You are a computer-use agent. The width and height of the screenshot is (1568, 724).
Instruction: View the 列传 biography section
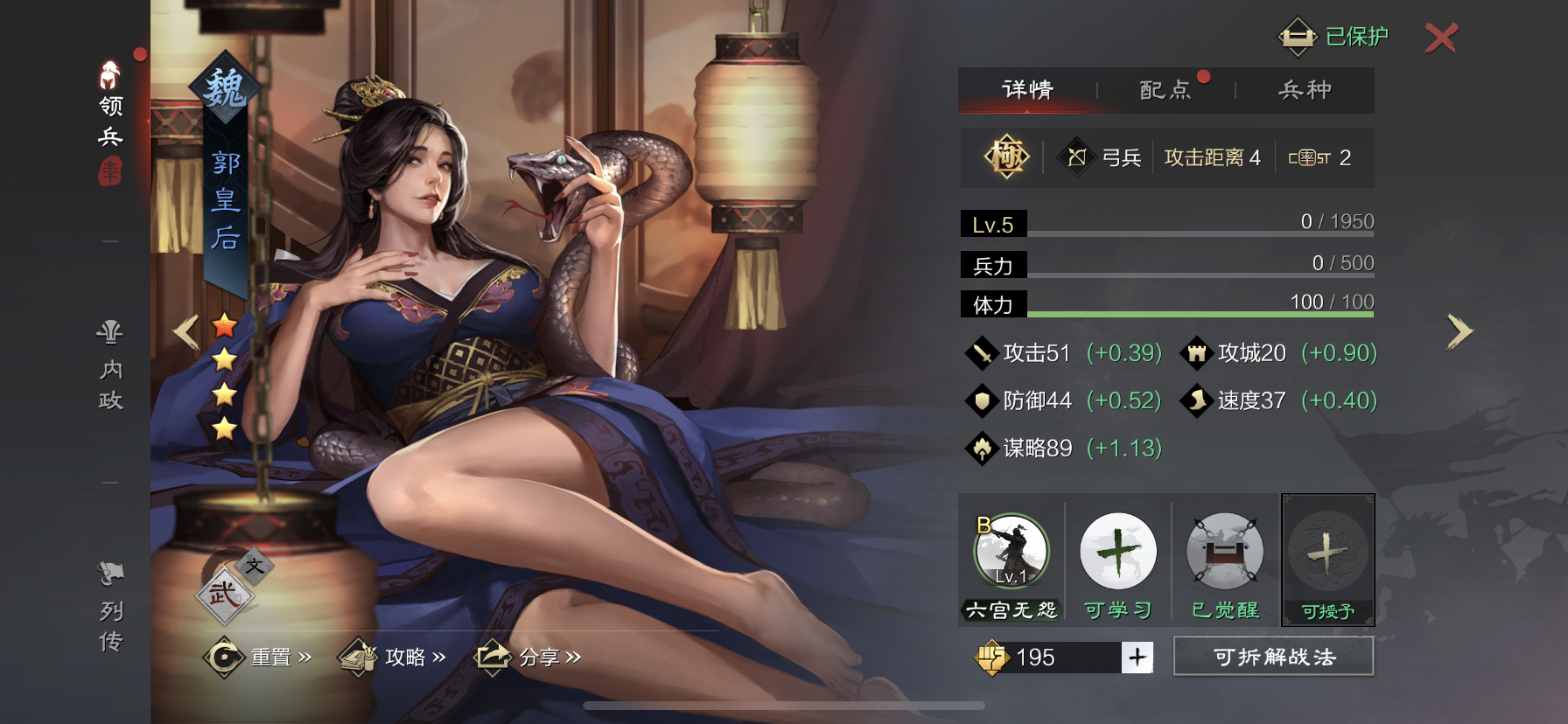coord(110,609)
